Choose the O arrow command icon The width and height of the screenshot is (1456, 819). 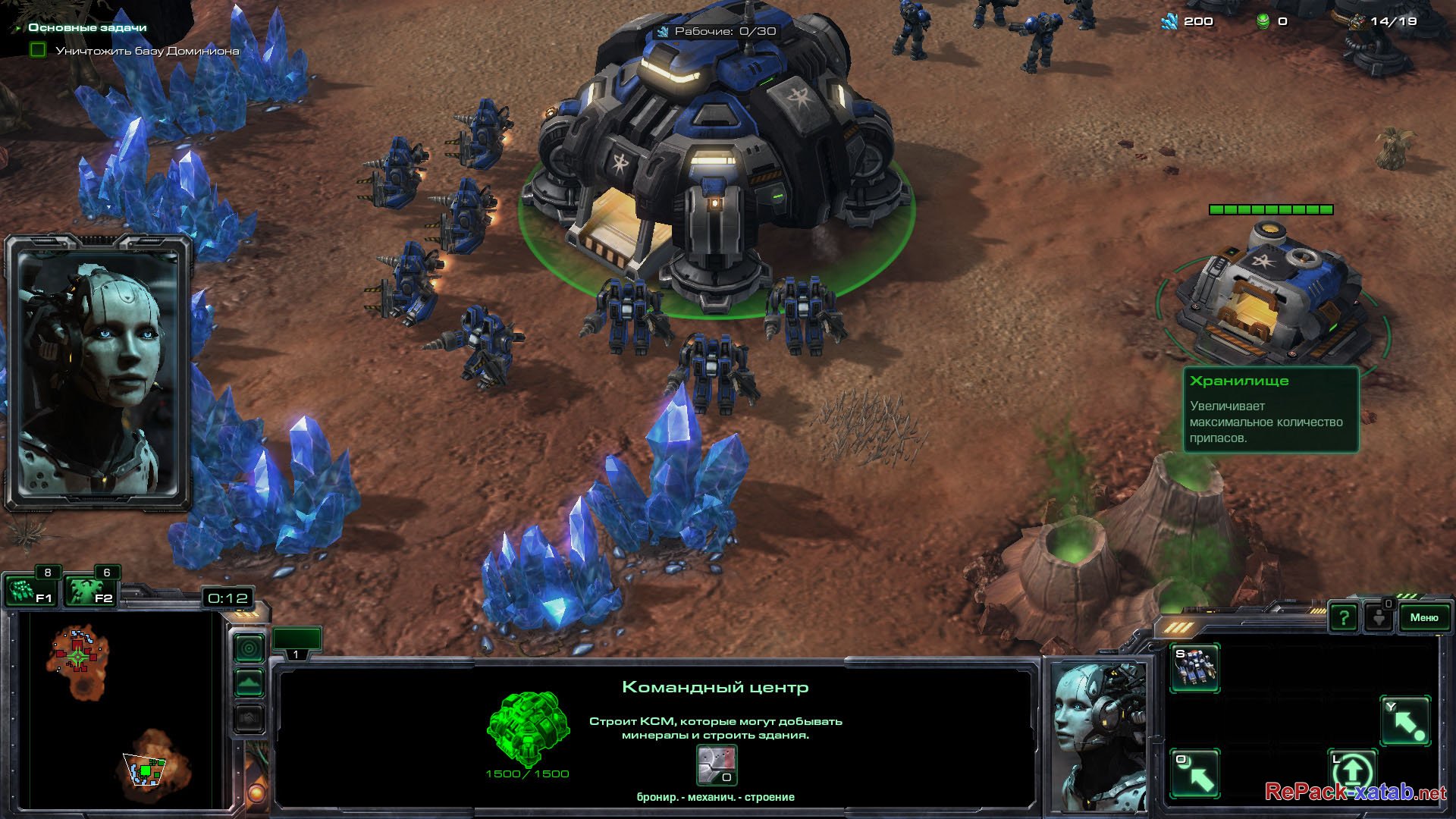point(1194,773)
